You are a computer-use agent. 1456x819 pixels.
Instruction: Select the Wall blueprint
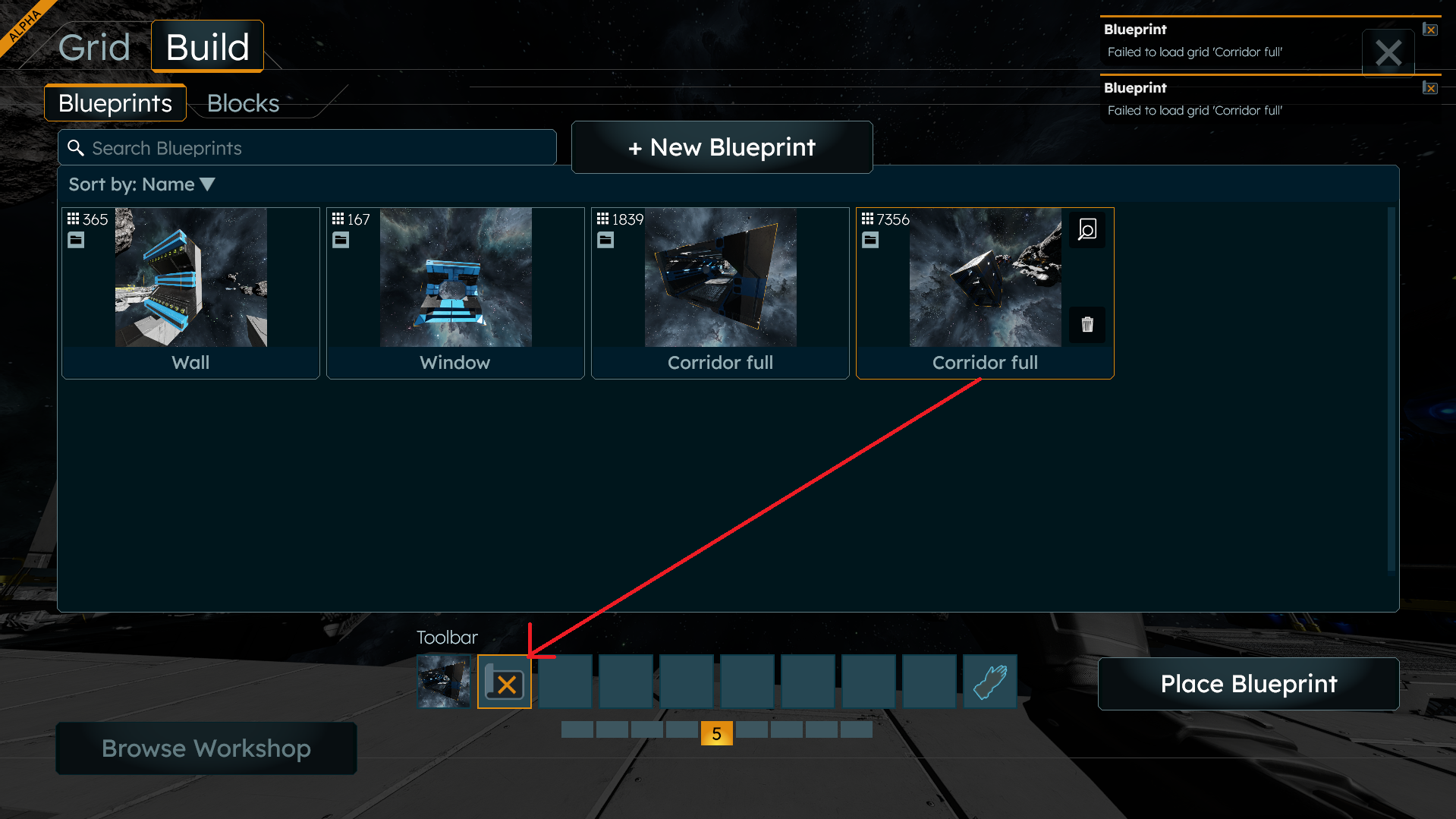coord(190,292)
